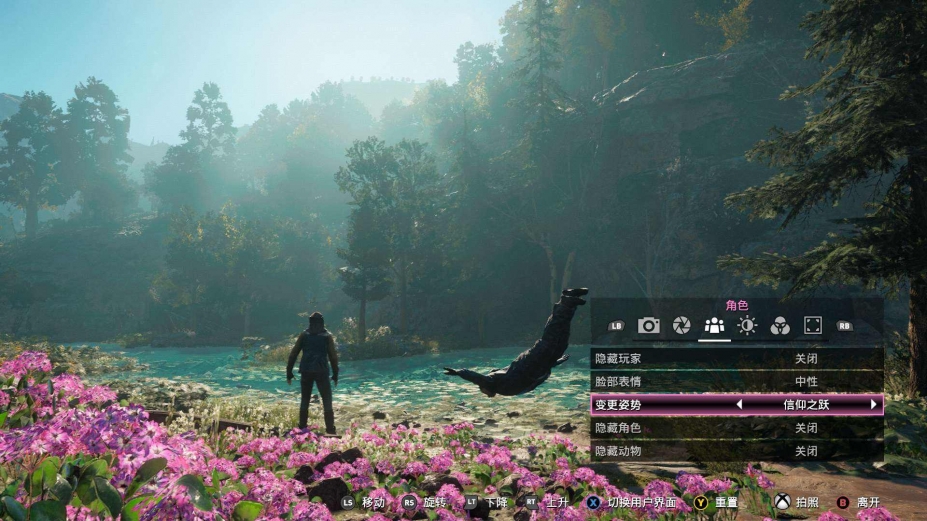927x521 pixels.
Task: Select the character (角色) people tab
Action: (714, 325)
